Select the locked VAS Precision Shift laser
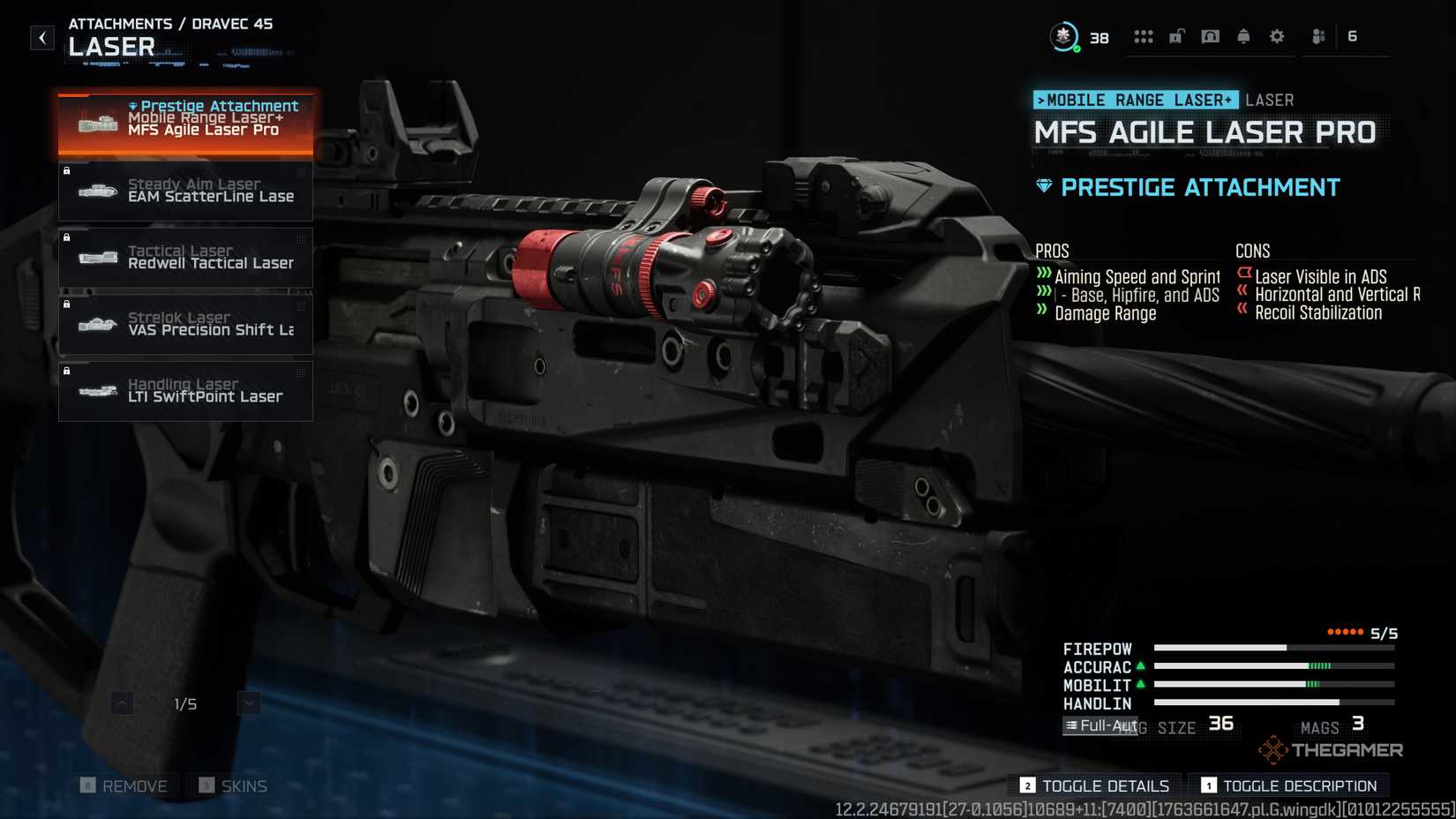Image resolution: width=1456 pixels, height=819 pixels. click(185, 324)
